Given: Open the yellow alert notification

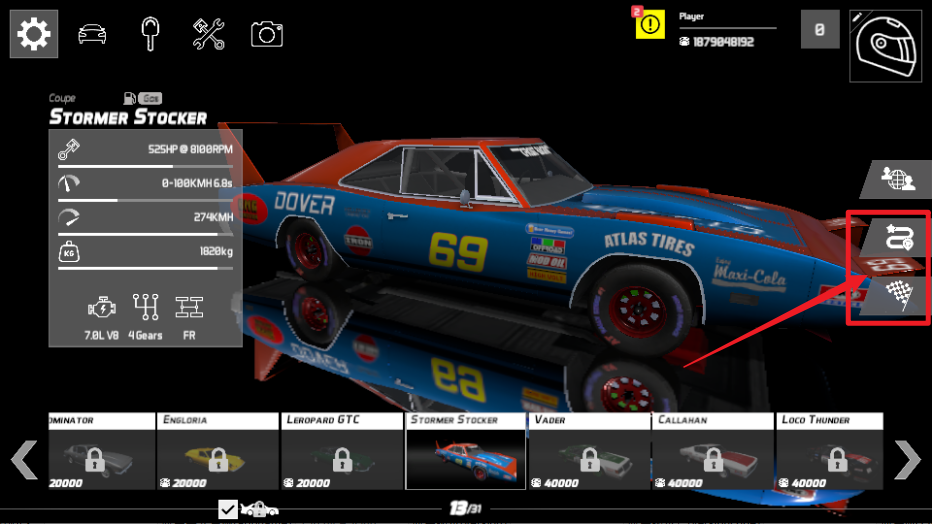Looking at the screenshot, I should (x=650, y=24).
